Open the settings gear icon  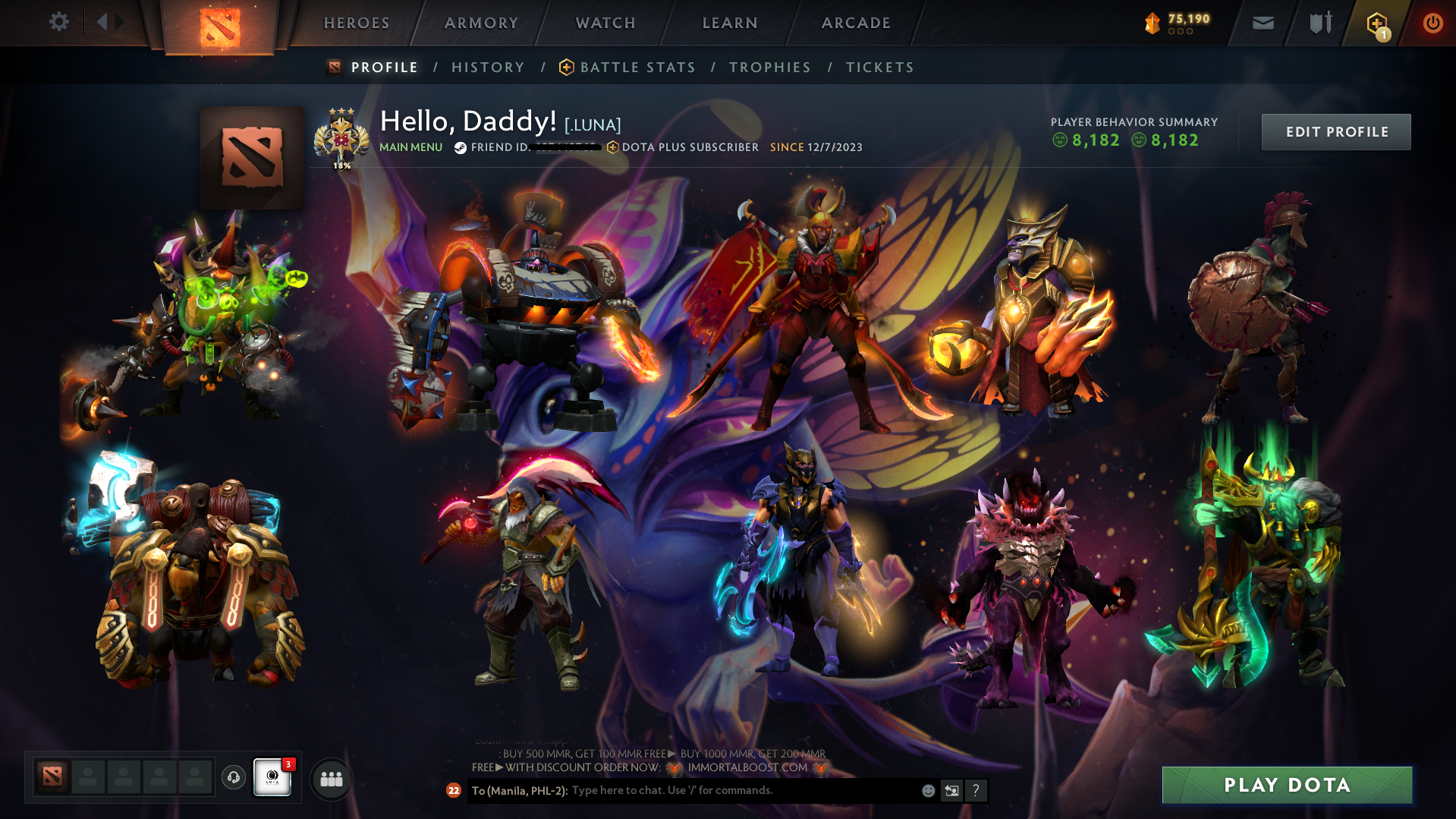coord(58,22)
